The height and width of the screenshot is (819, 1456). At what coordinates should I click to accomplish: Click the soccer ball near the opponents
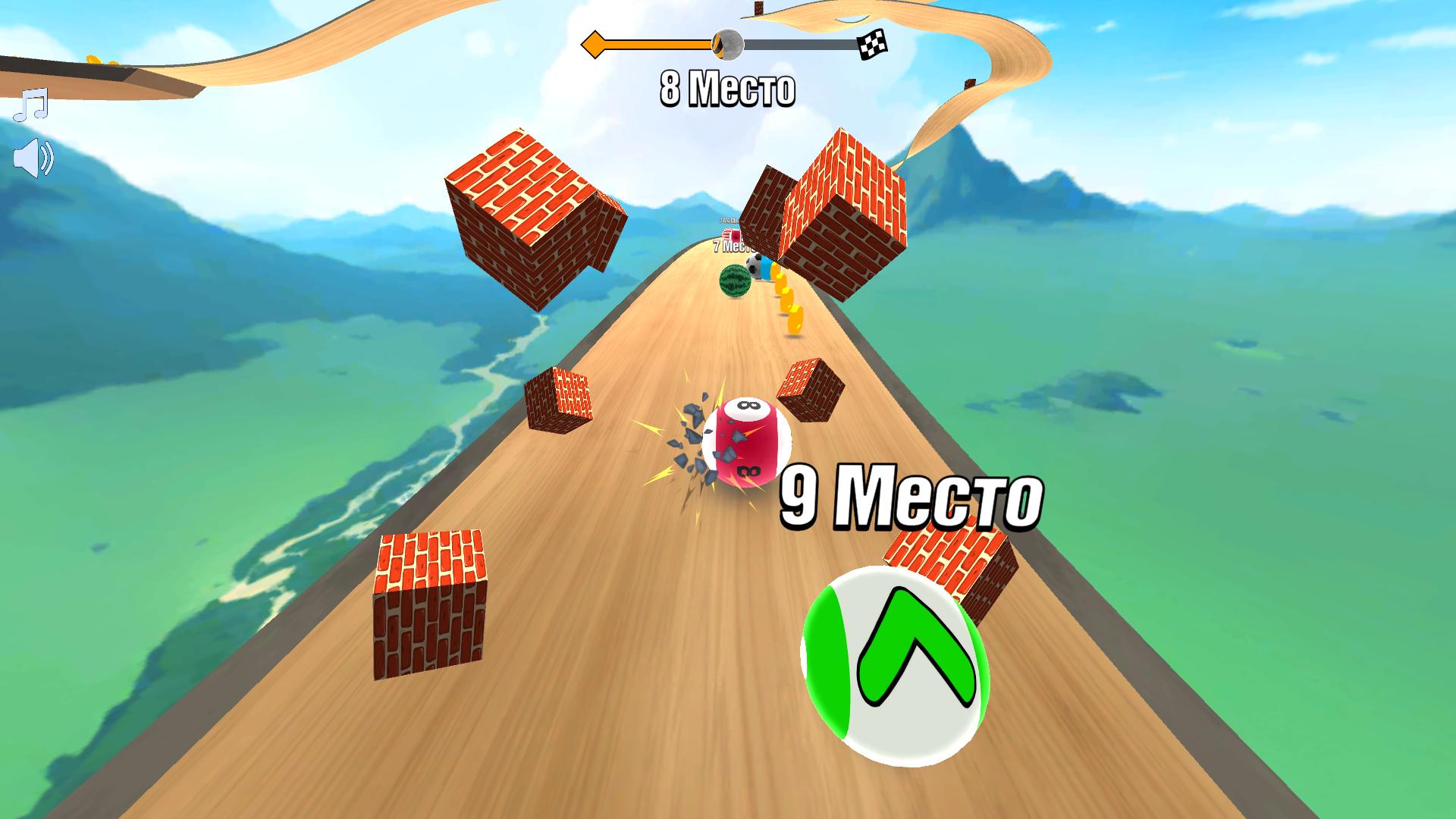pyautogui.click(x=755, y=267)
